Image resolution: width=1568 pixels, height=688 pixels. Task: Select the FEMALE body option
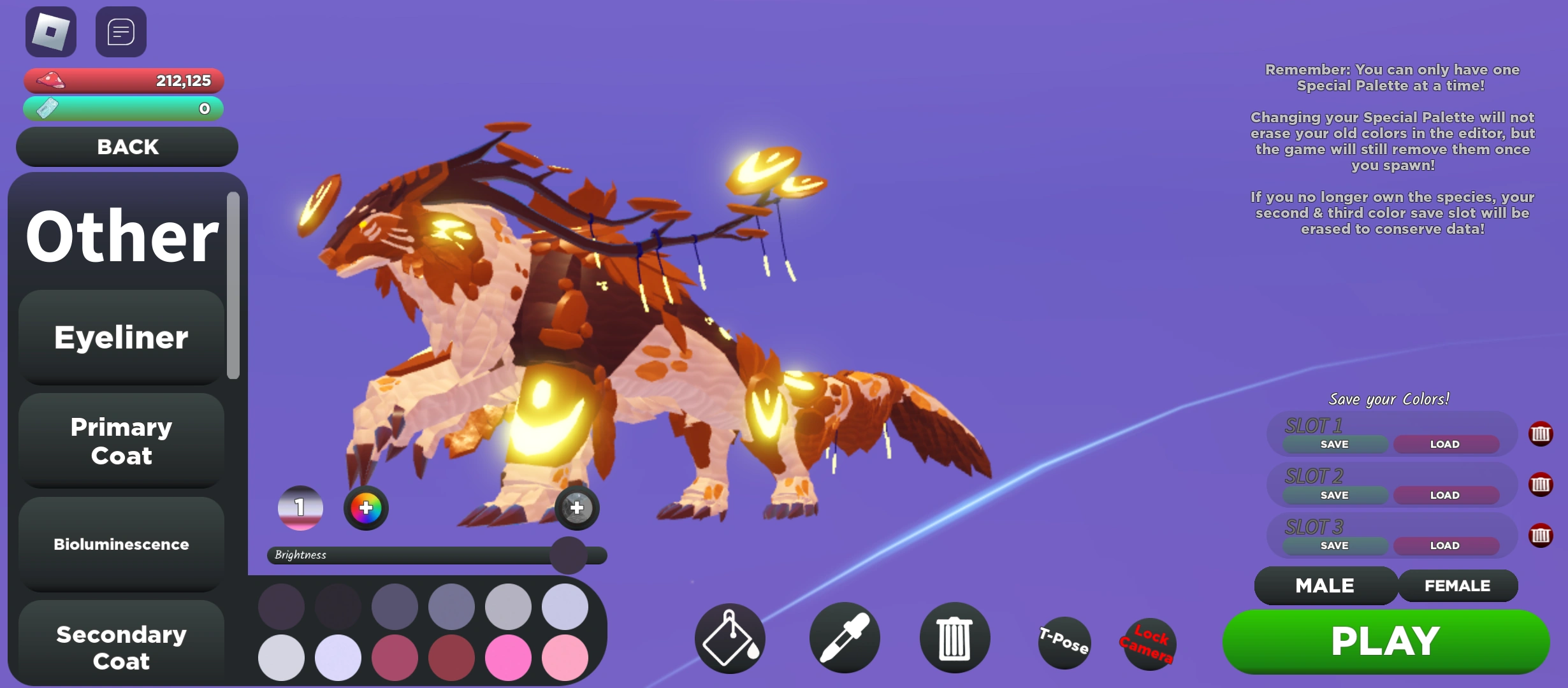coord(1458,585)
